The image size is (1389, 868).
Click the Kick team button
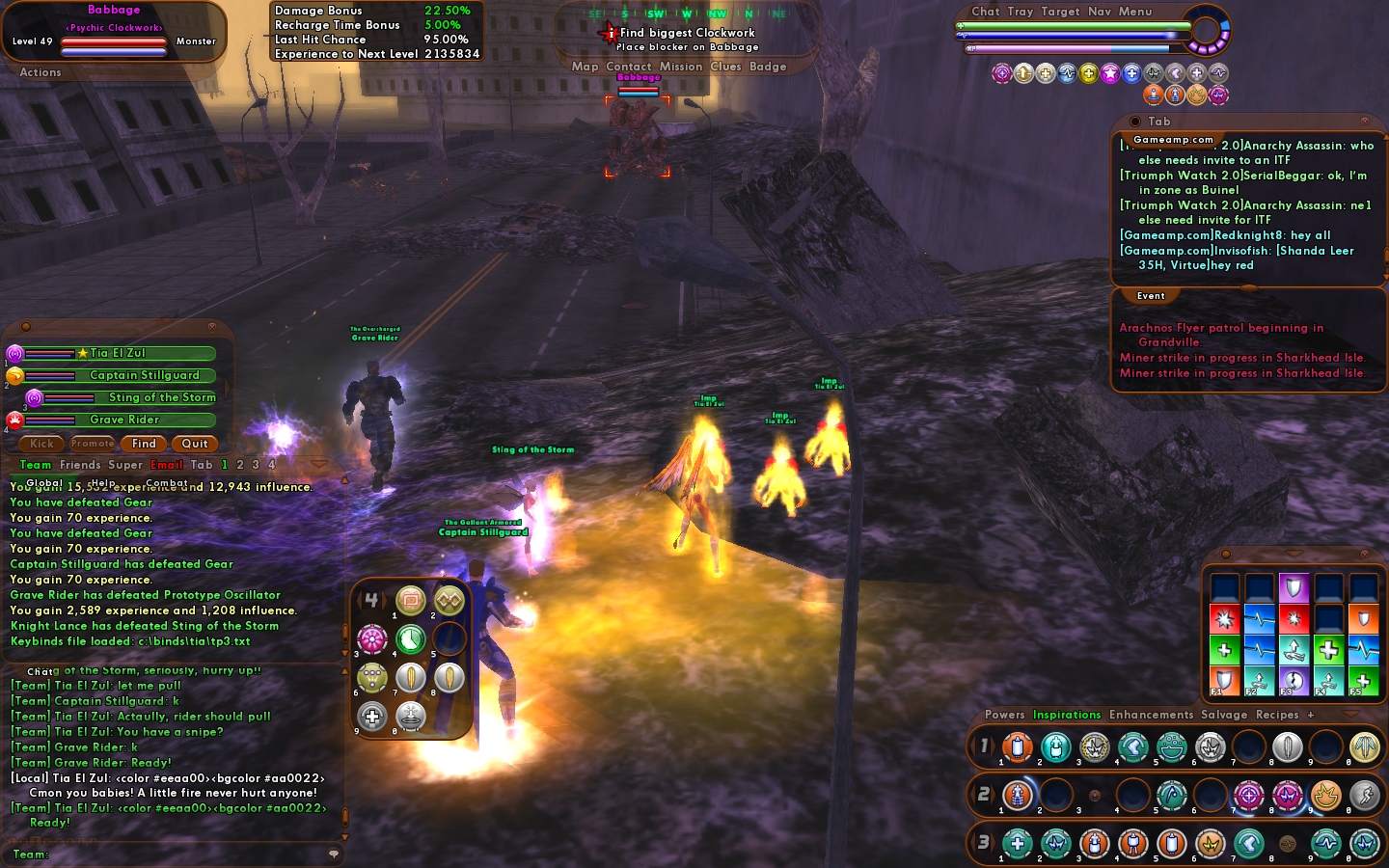[41, 444]
